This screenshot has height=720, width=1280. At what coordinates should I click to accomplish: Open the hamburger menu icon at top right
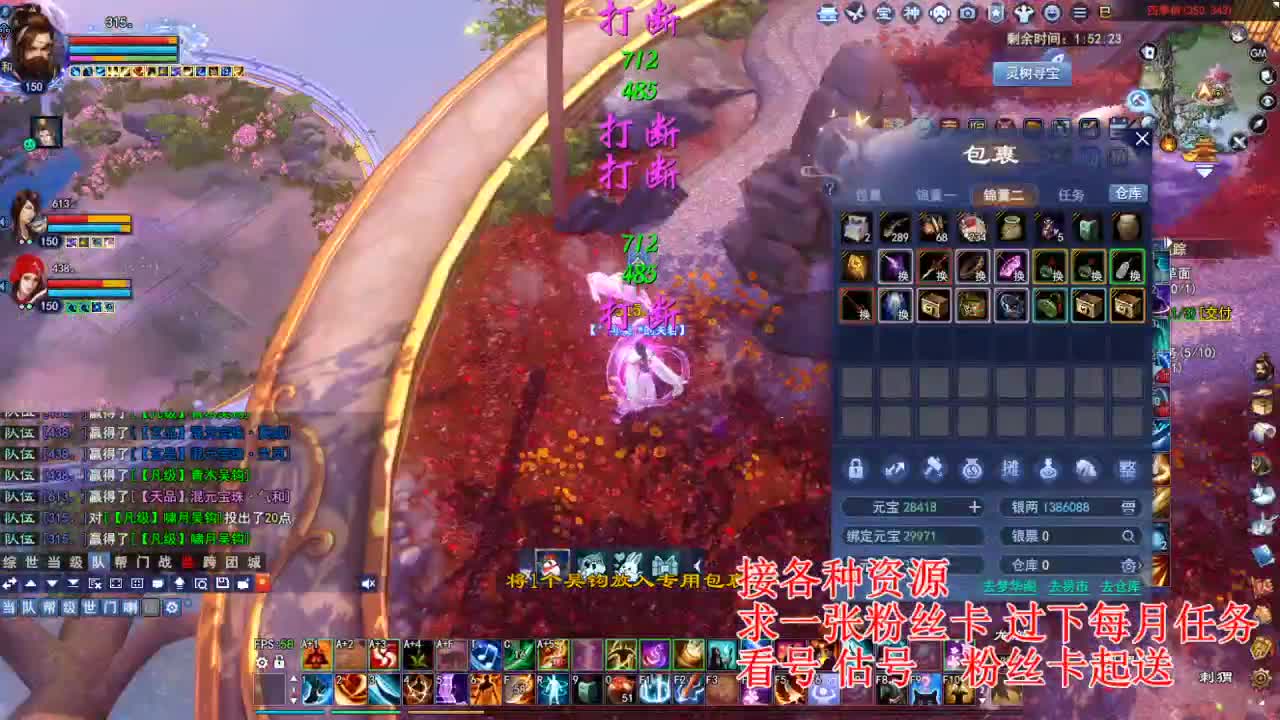click(x=1080, y=14)
